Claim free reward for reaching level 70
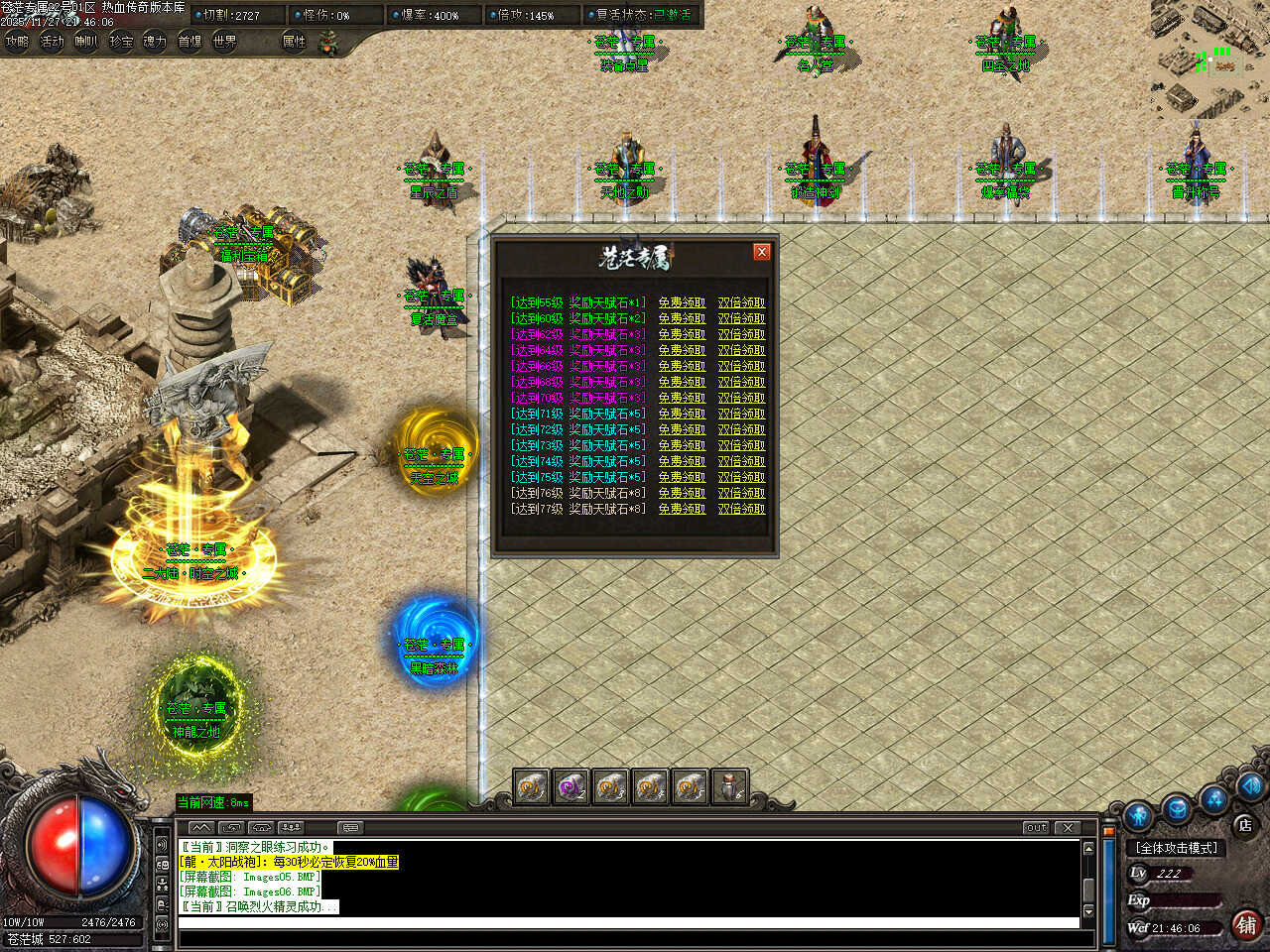Image resolution: width=1270 pixels, height=952 pixels. coord(682,398)
